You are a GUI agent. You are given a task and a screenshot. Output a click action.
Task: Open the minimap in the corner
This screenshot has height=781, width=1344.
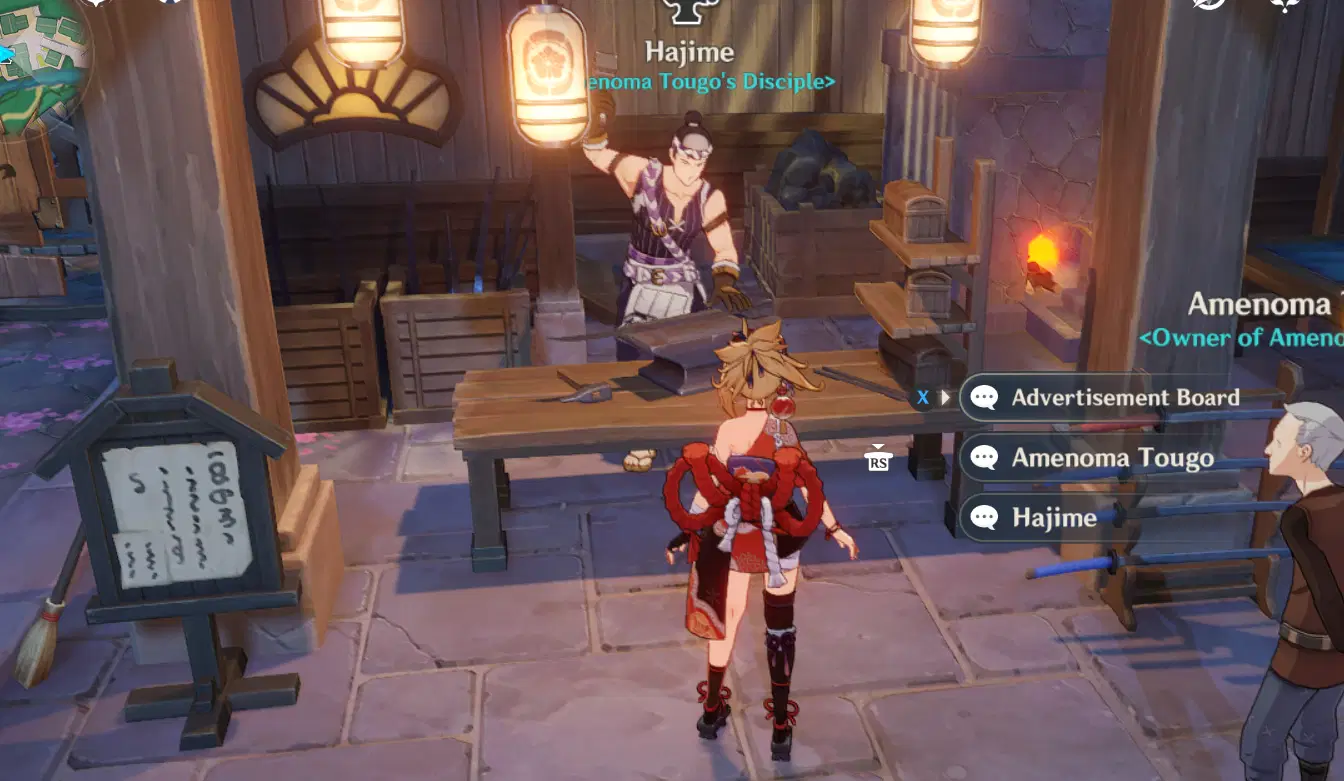click(x=40, y=60)
